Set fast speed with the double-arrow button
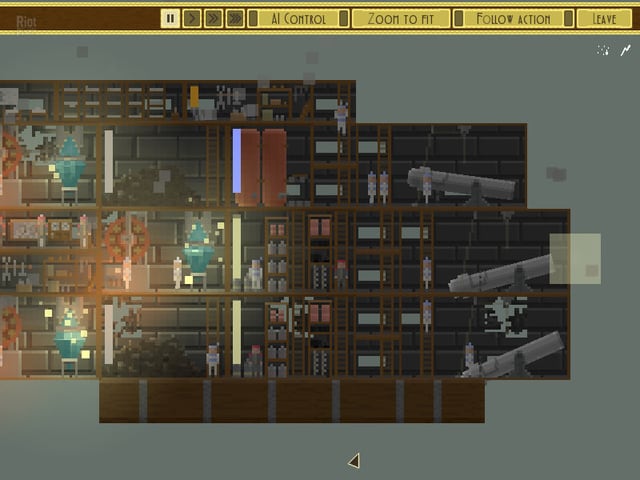The width and height of the screenshot is (640, 480). 213,18
